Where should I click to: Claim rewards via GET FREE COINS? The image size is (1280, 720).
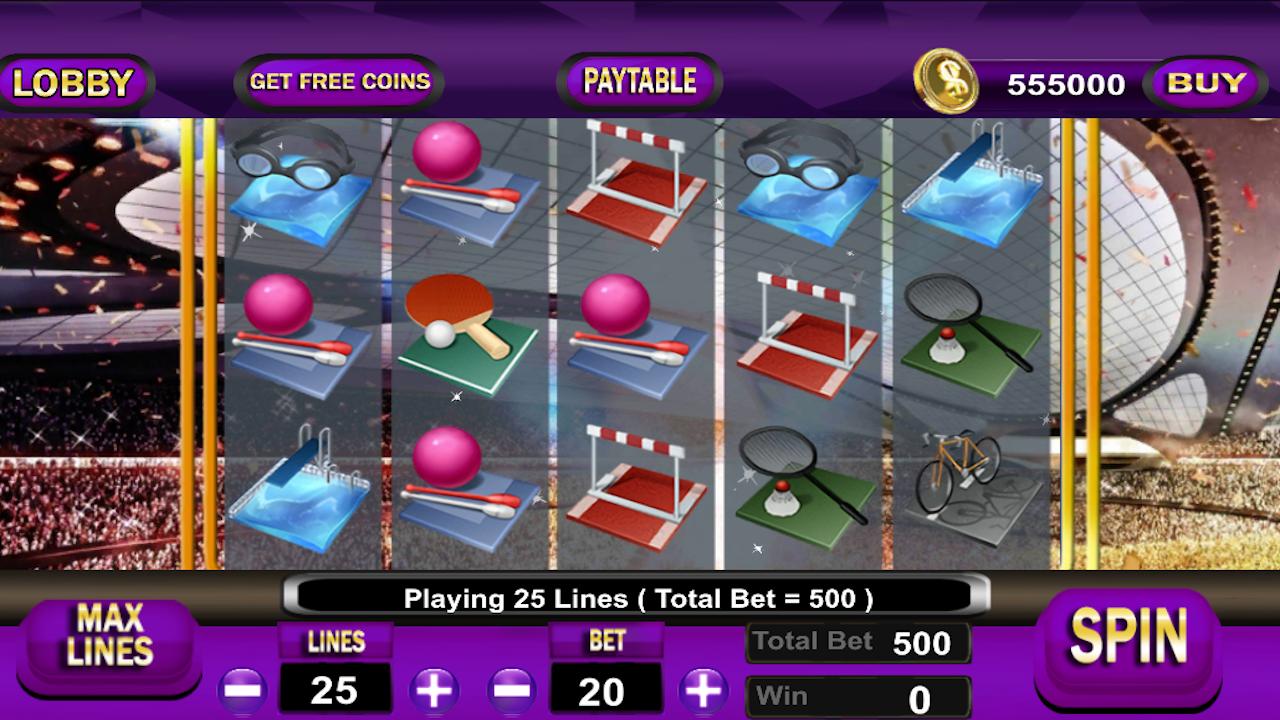pyautogui.click(x=337, y=81)
